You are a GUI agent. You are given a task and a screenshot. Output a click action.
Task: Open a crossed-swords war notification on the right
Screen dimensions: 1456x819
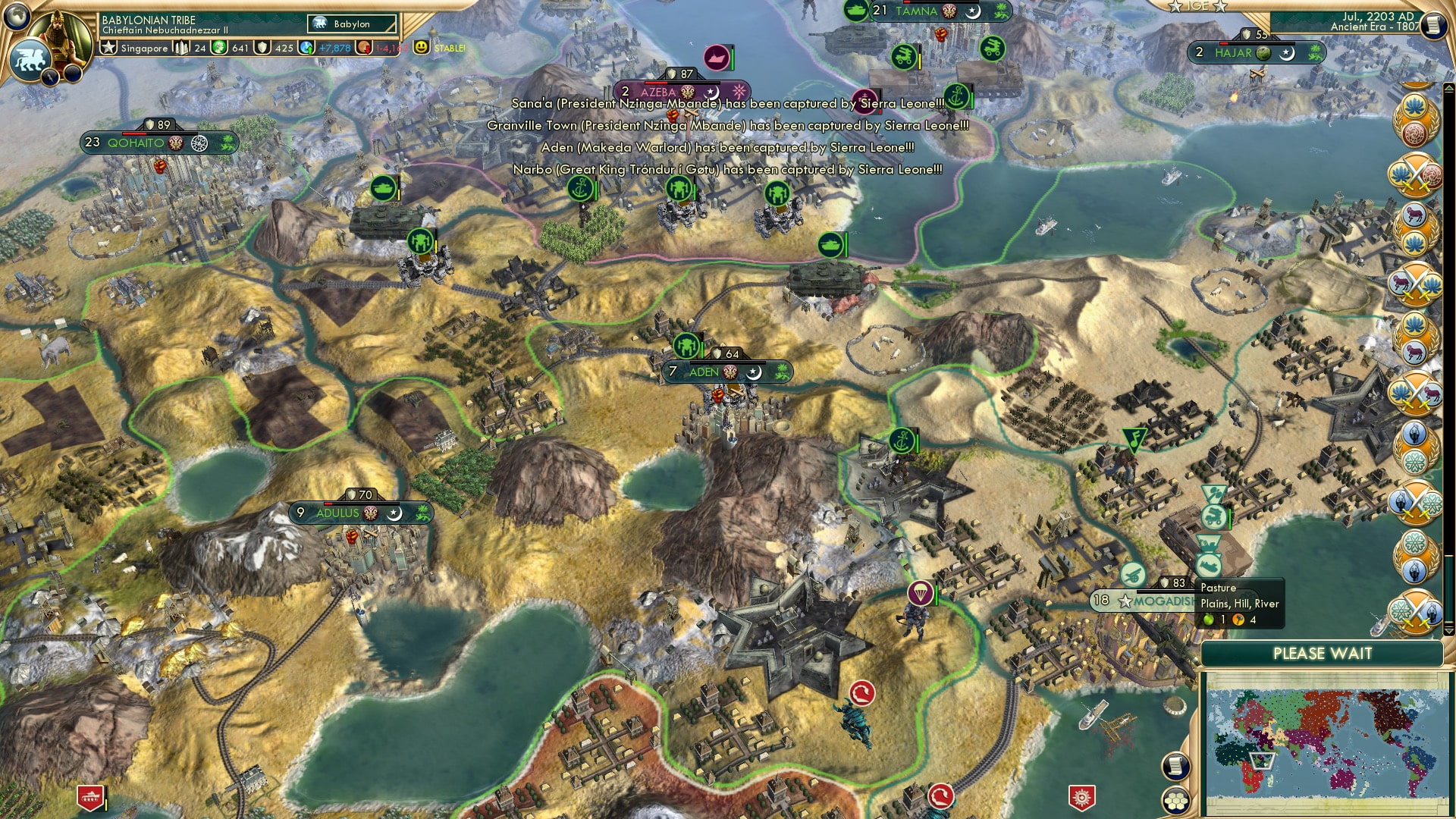click(x=1416, y=174)
